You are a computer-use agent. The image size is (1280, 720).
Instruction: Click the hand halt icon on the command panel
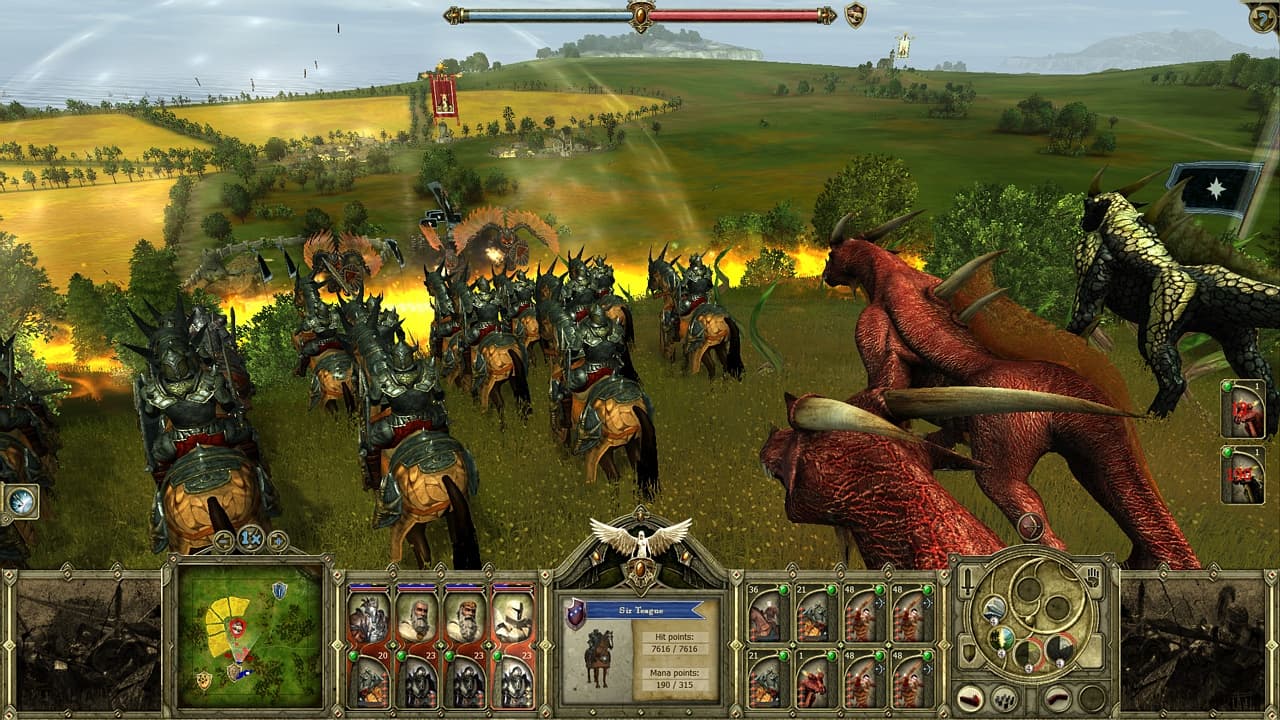pos(1092,577)
